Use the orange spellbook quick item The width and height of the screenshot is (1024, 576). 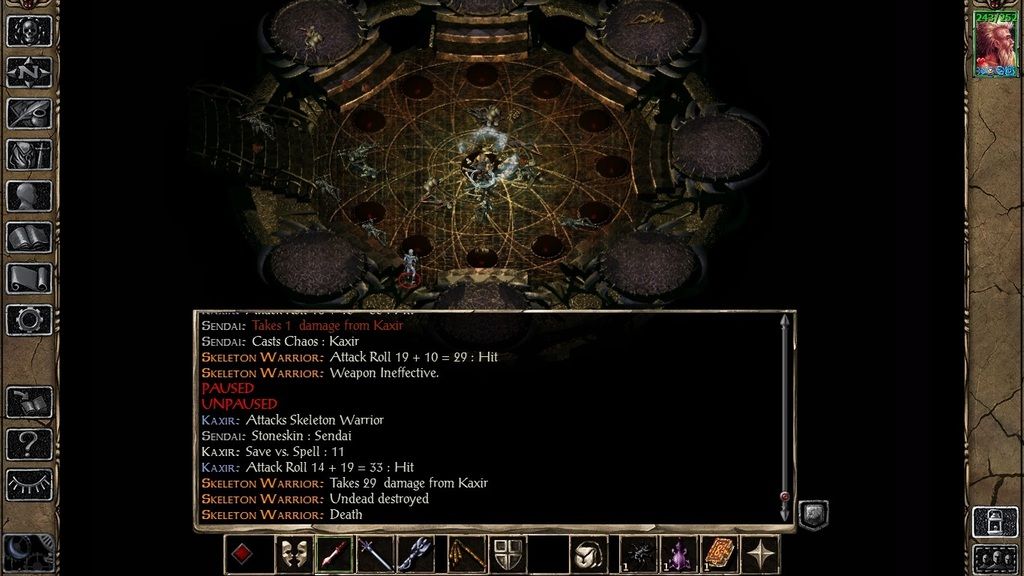tap(720, 554)
